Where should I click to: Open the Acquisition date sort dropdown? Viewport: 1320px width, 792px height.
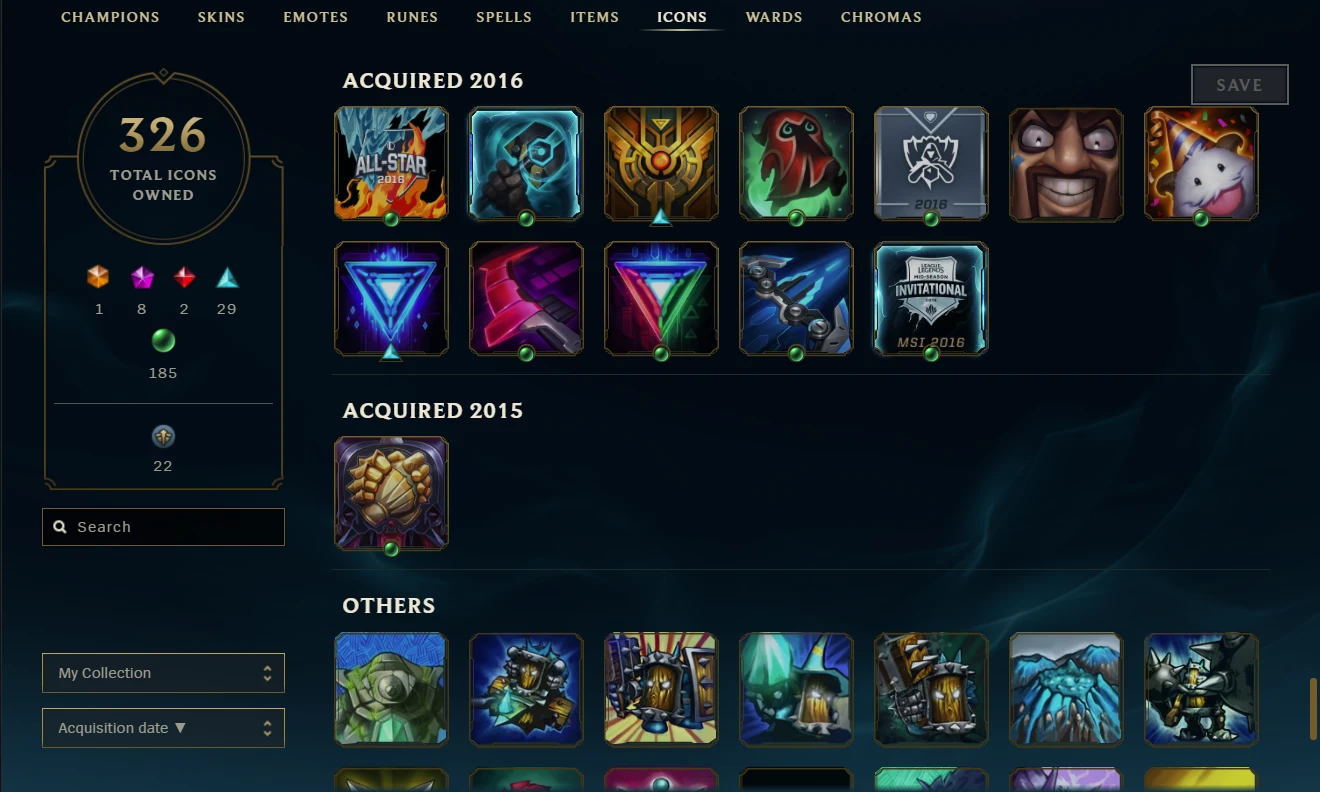pyautogui.click(x=162, y=727)
